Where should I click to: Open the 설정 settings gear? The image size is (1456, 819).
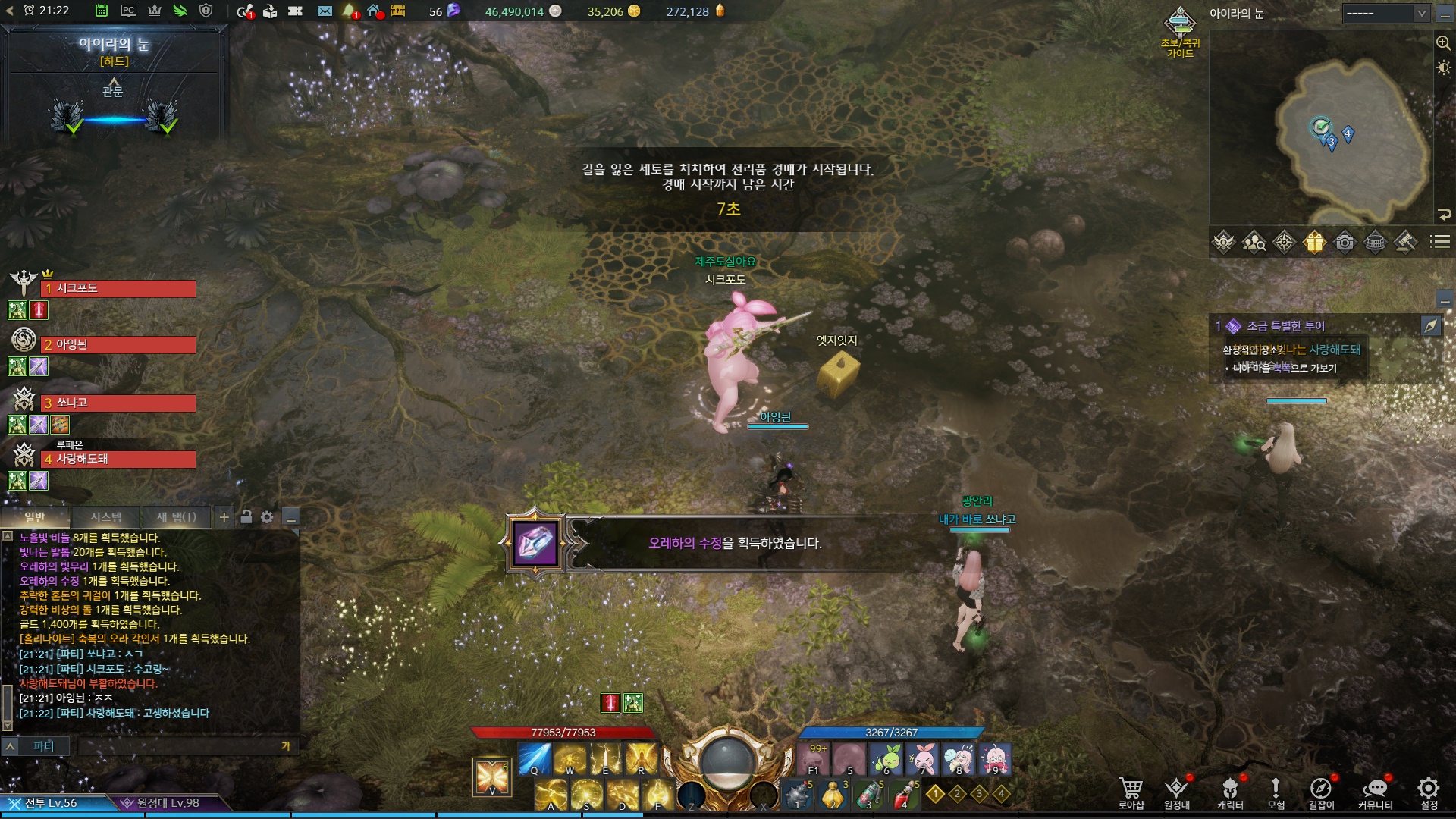(1429, 792)
